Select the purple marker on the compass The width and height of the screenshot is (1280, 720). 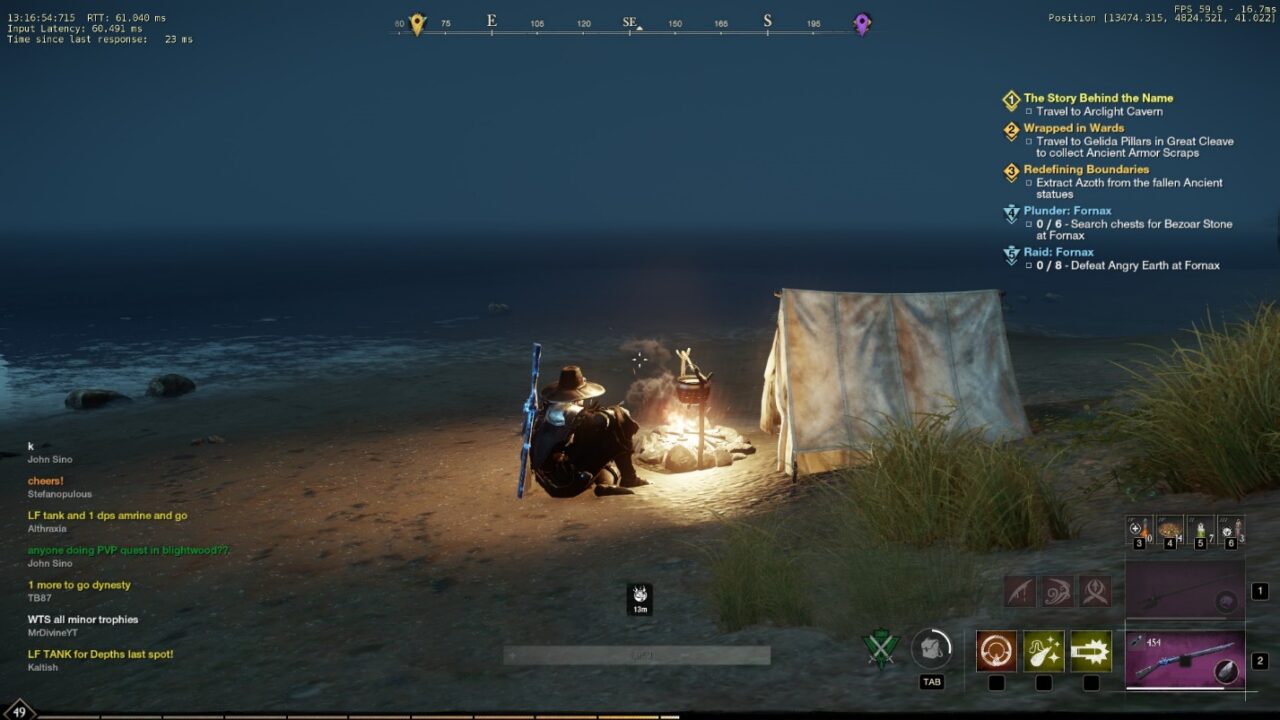coord(862,24)
